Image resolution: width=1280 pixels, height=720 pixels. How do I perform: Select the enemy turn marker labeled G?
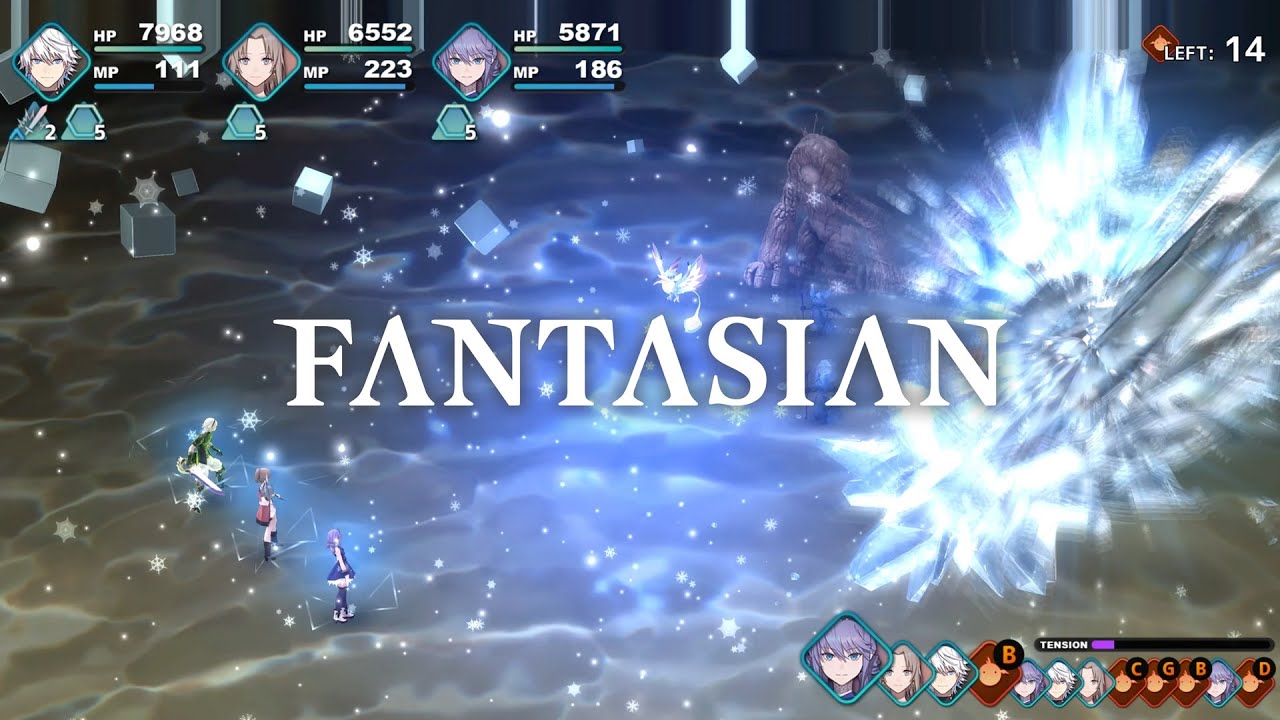click(x=1170, y=668)
